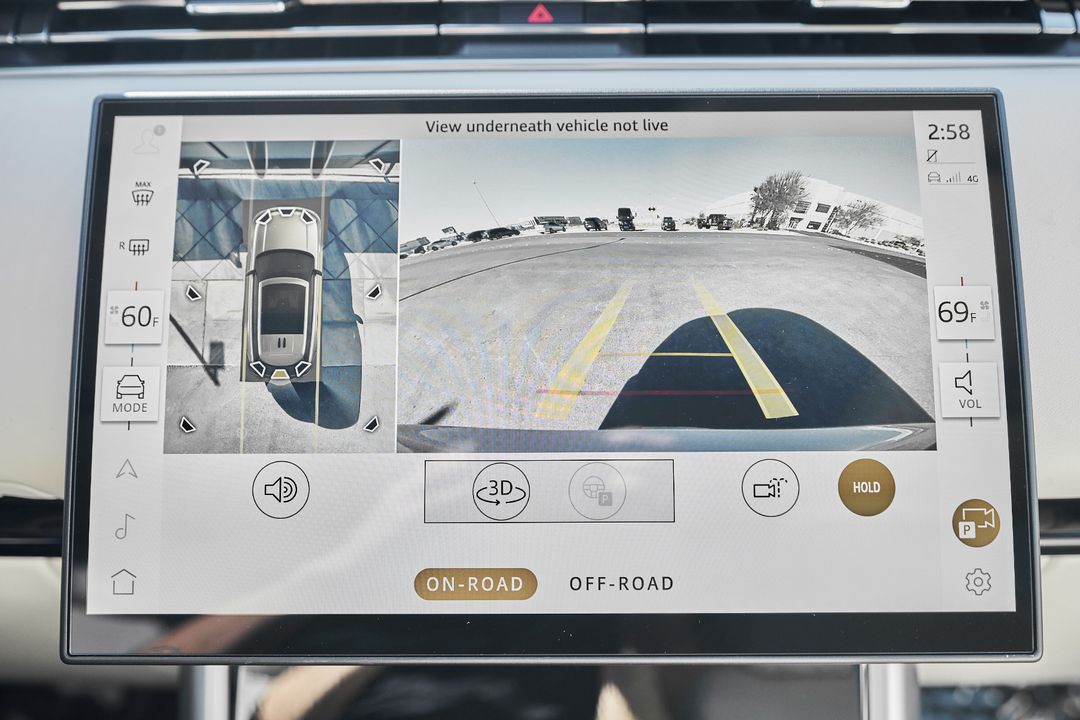
Task: Adjust the left 60F climate temperature
Action: click(135, 318)
